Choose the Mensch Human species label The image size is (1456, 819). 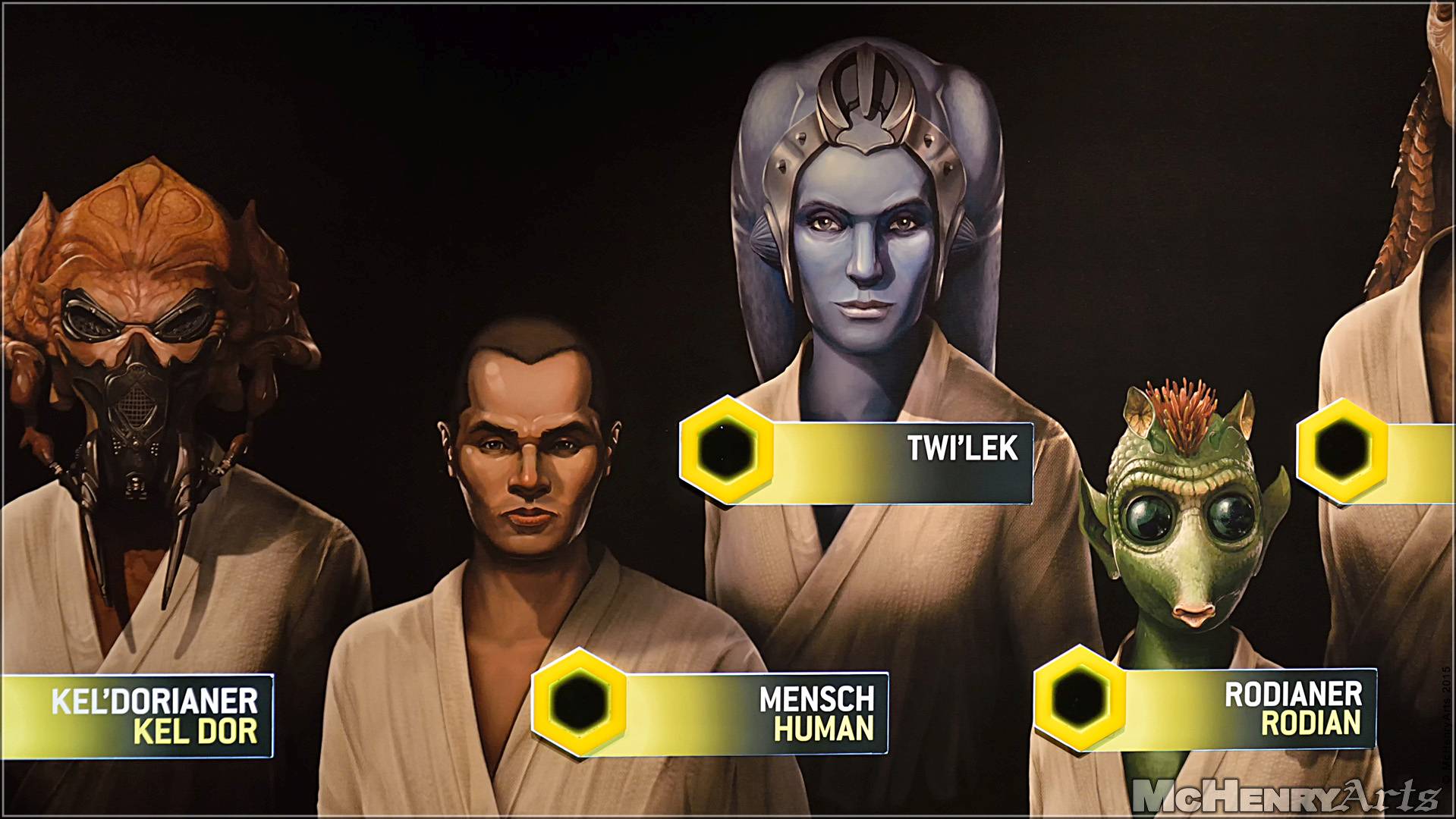point(816,713)
